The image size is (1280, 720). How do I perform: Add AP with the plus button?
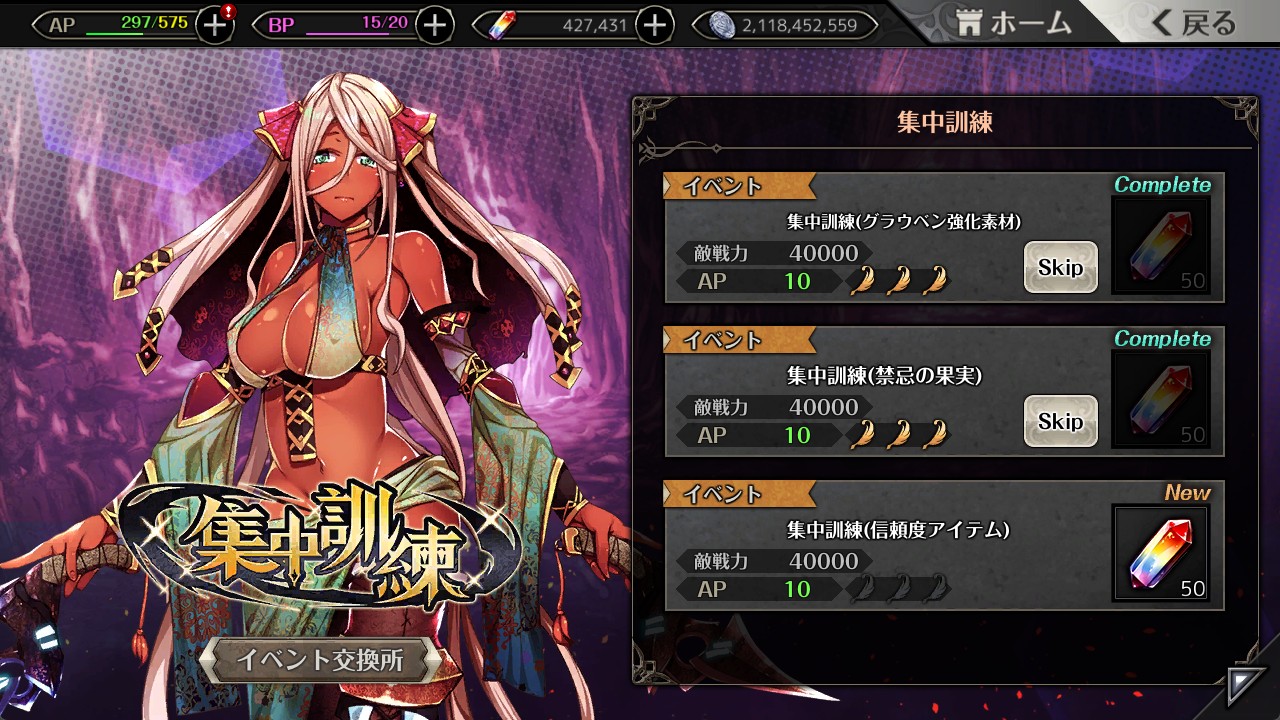pos(215,26)
